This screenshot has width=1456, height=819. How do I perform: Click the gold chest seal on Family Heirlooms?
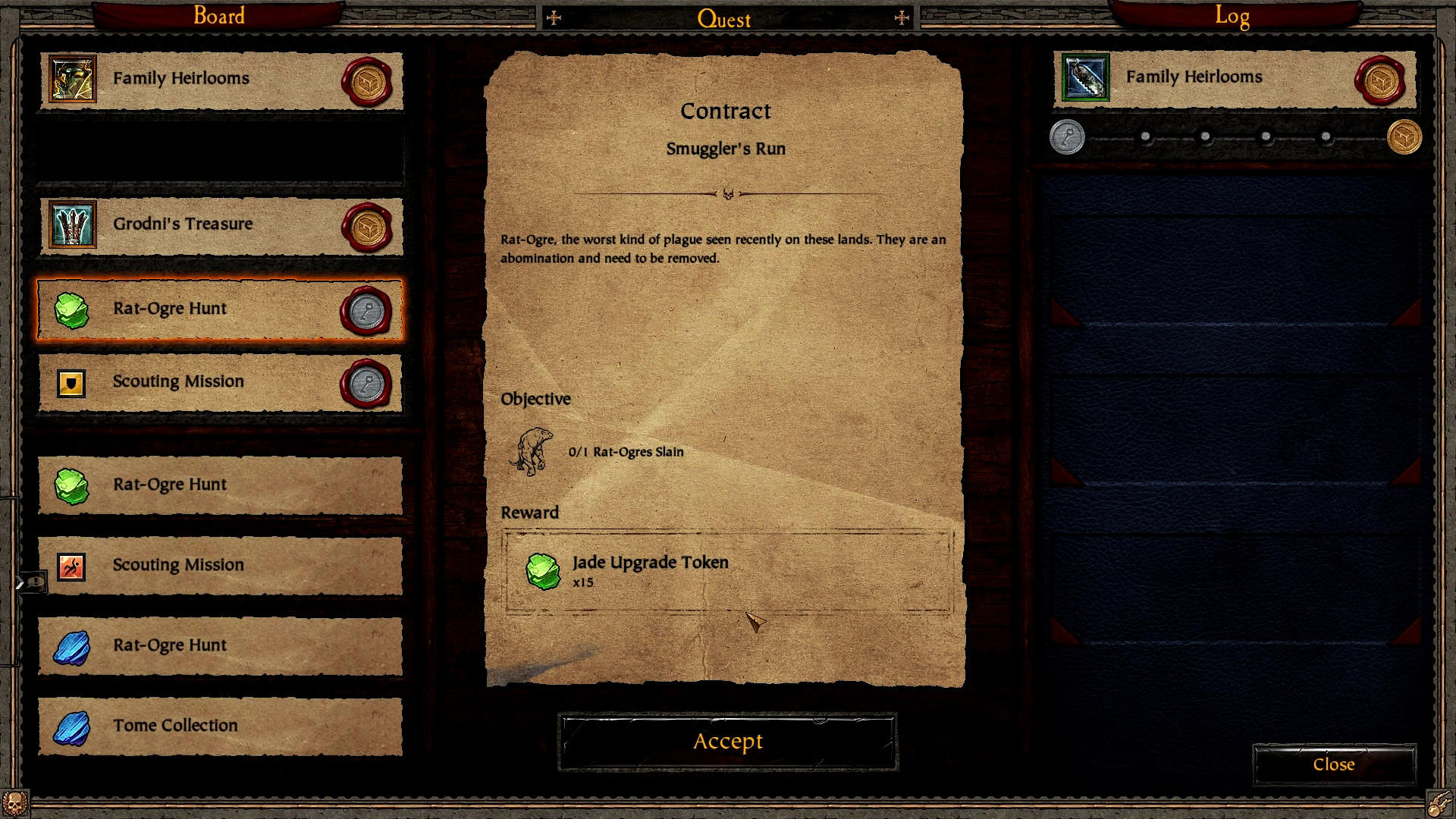pos(367,79)
